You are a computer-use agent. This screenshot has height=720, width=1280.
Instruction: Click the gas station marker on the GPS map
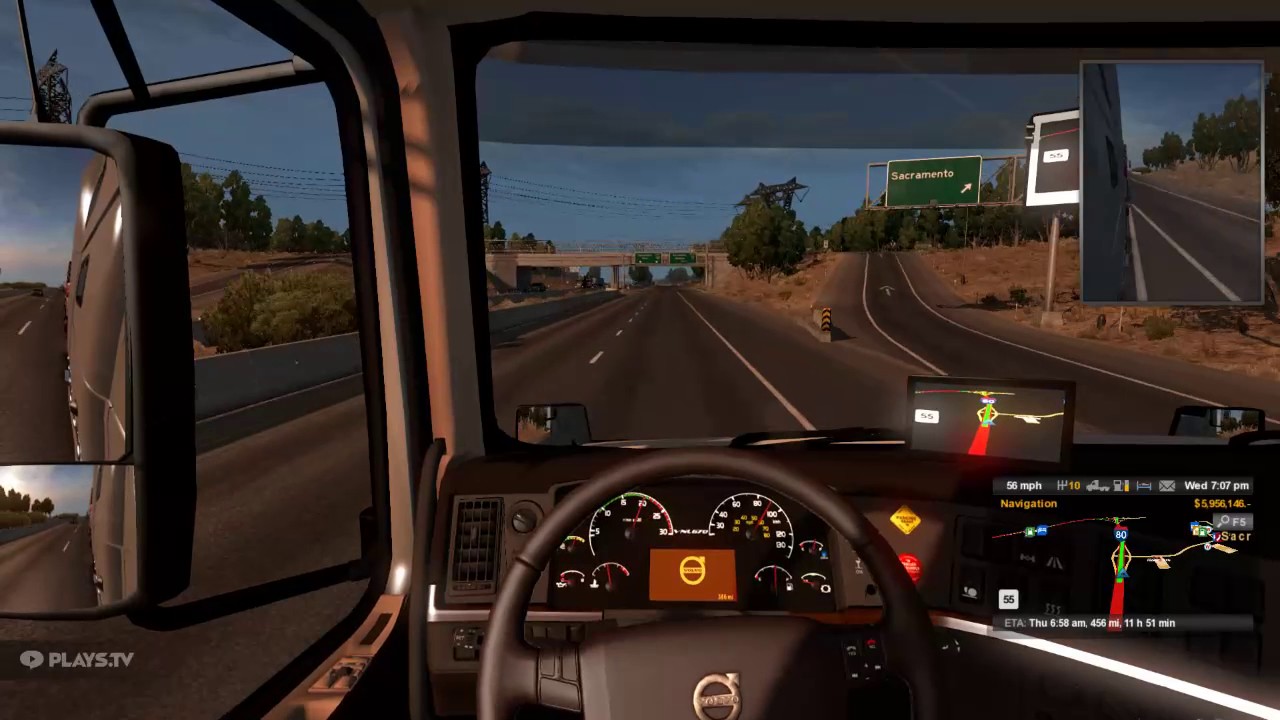coord(1029,531)
